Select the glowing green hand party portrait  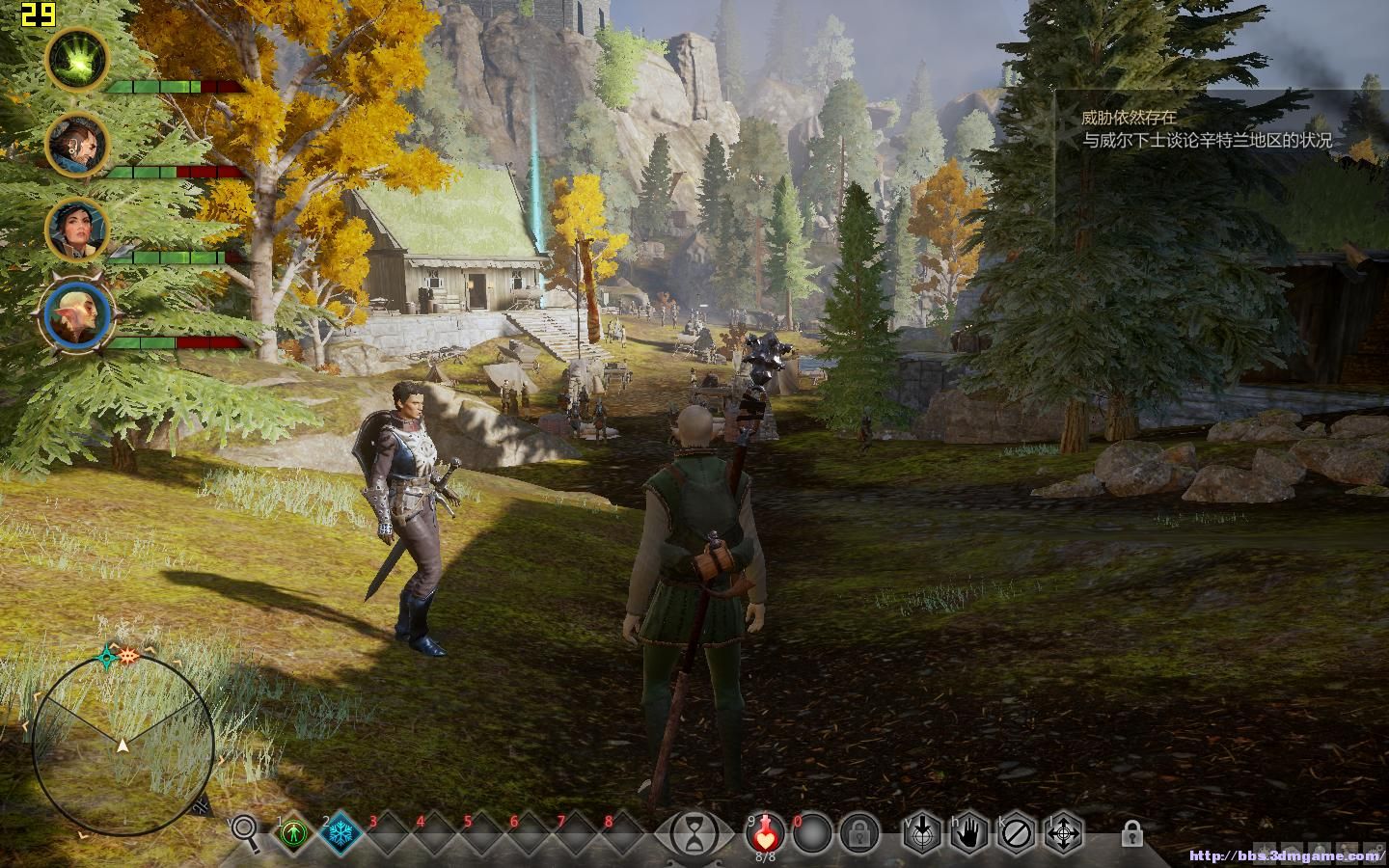click(x=77, y=59)
